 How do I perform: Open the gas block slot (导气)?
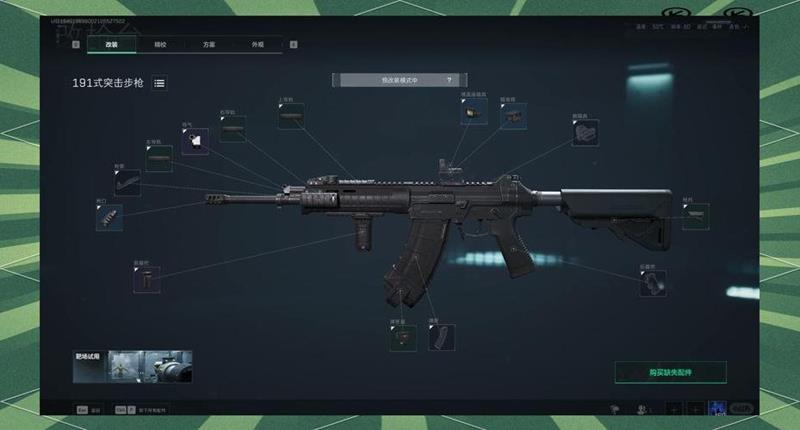pyautogui.click(x=195, y=141)
